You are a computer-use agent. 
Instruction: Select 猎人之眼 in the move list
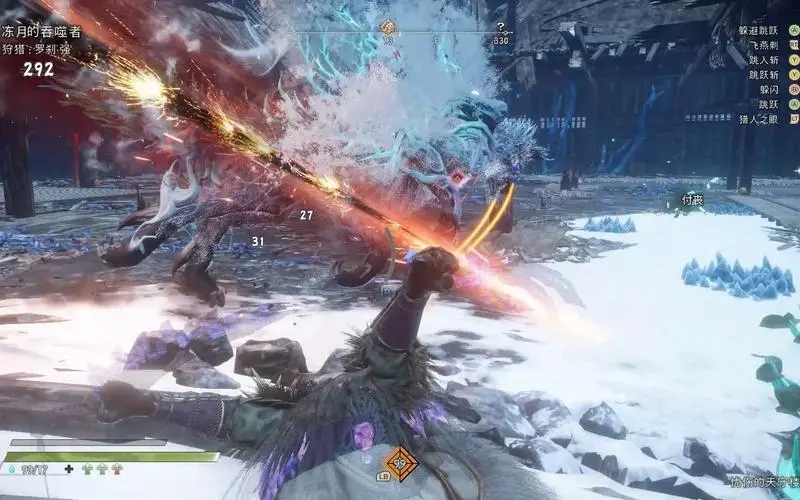tap(759, 117)
